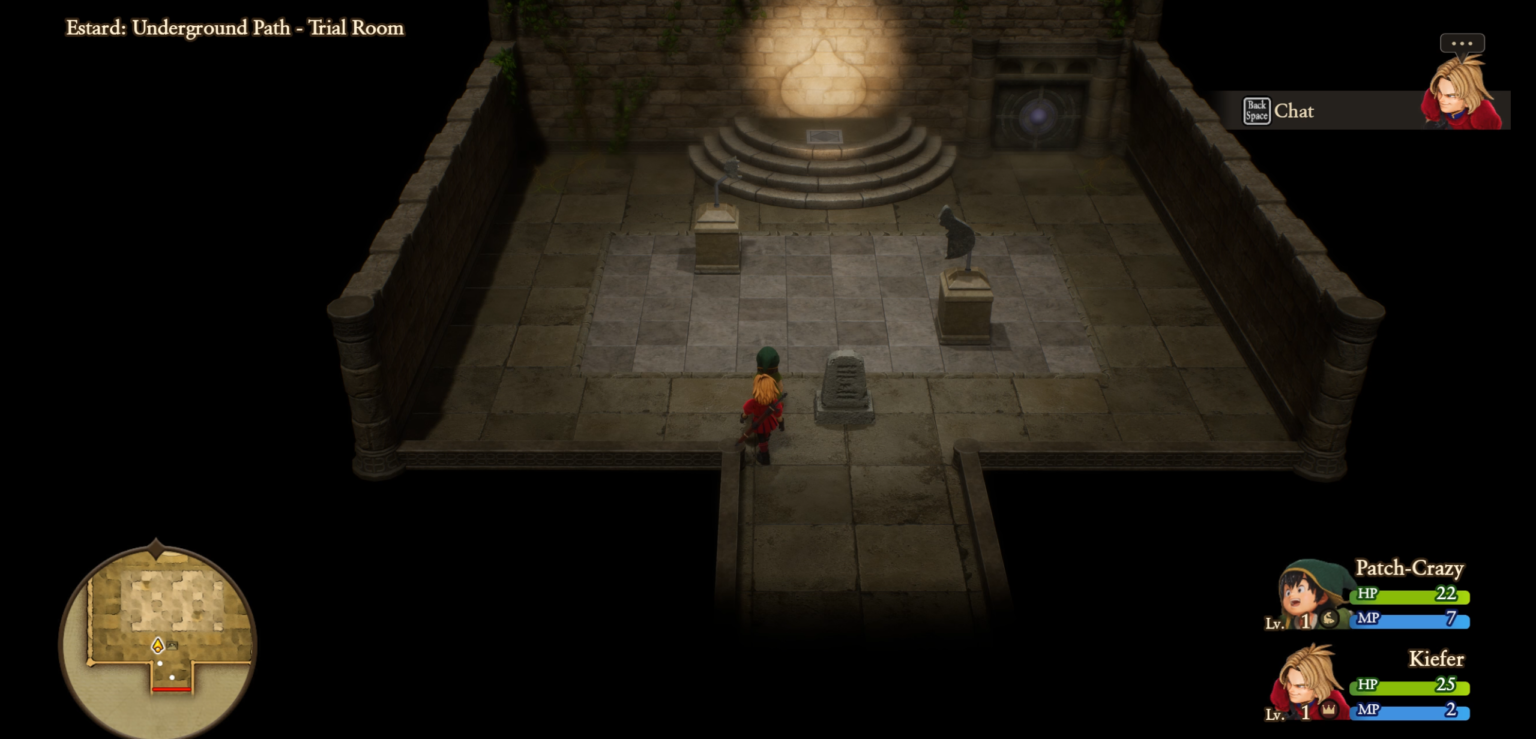
Task: Click the Estard: Underground Path title text
Action: click(x=234, y=28)
